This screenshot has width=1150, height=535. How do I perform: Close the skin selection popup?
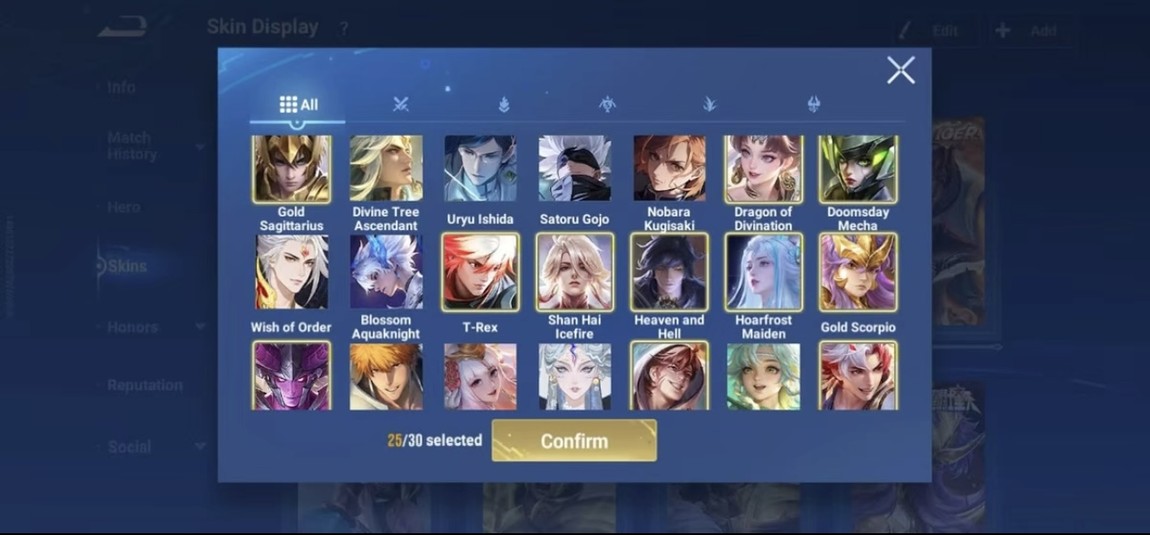pos(900,70)
